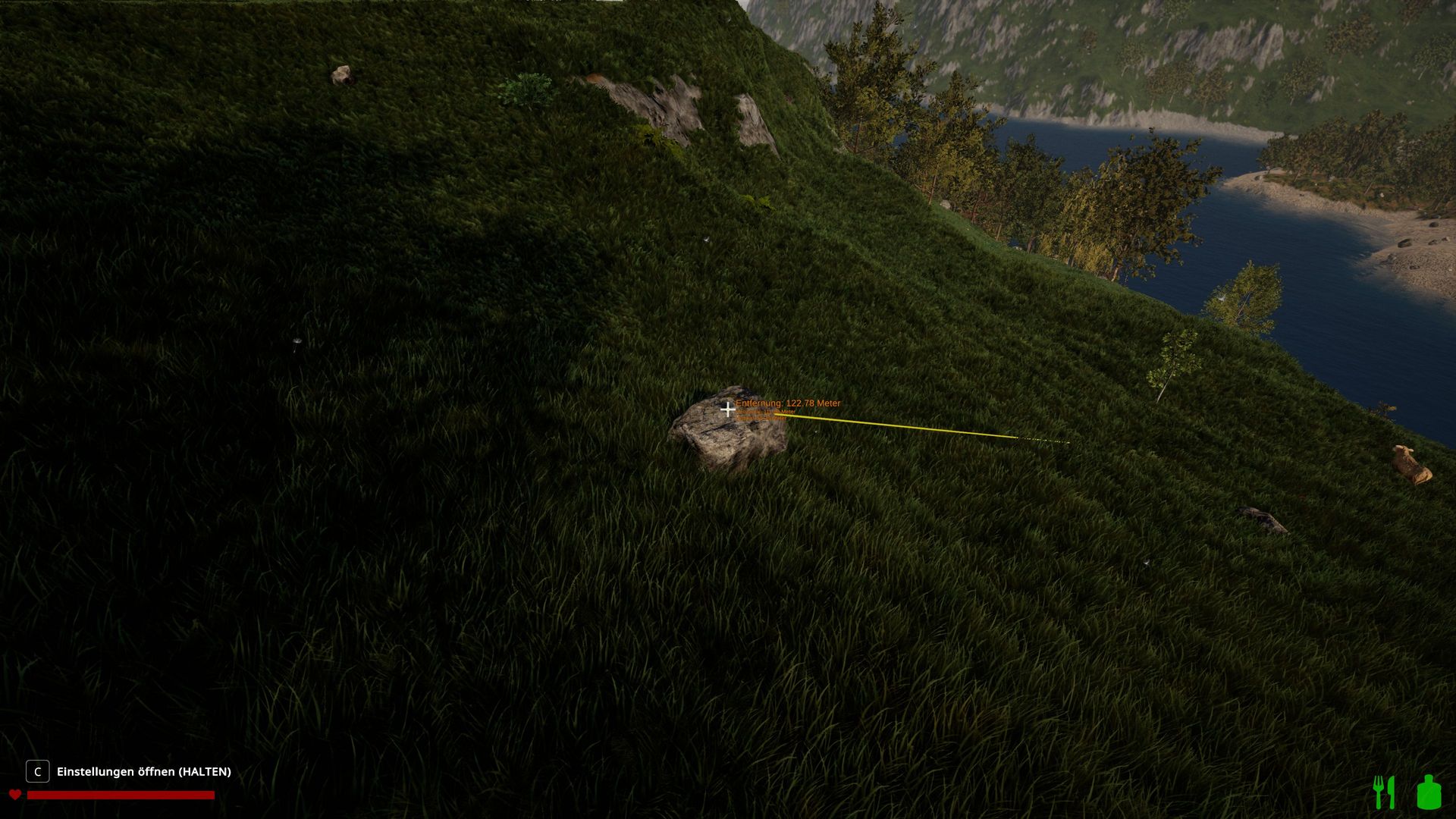Select the green water bottle thirst icon

(1429, 792)
